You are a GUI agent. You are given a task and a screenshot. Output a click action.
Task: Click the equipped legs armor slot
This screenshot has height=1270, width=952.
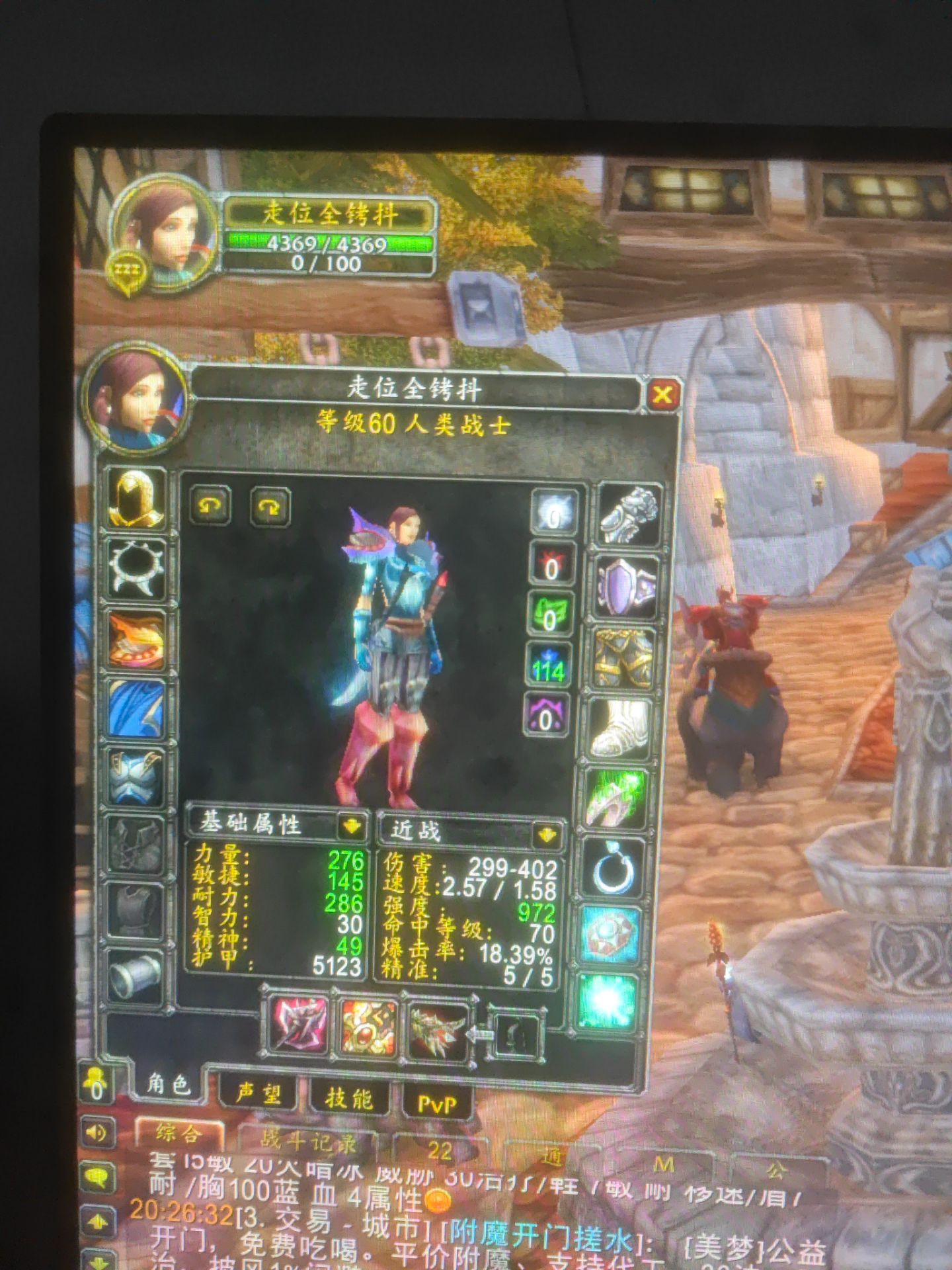click(x=623, y=656)
